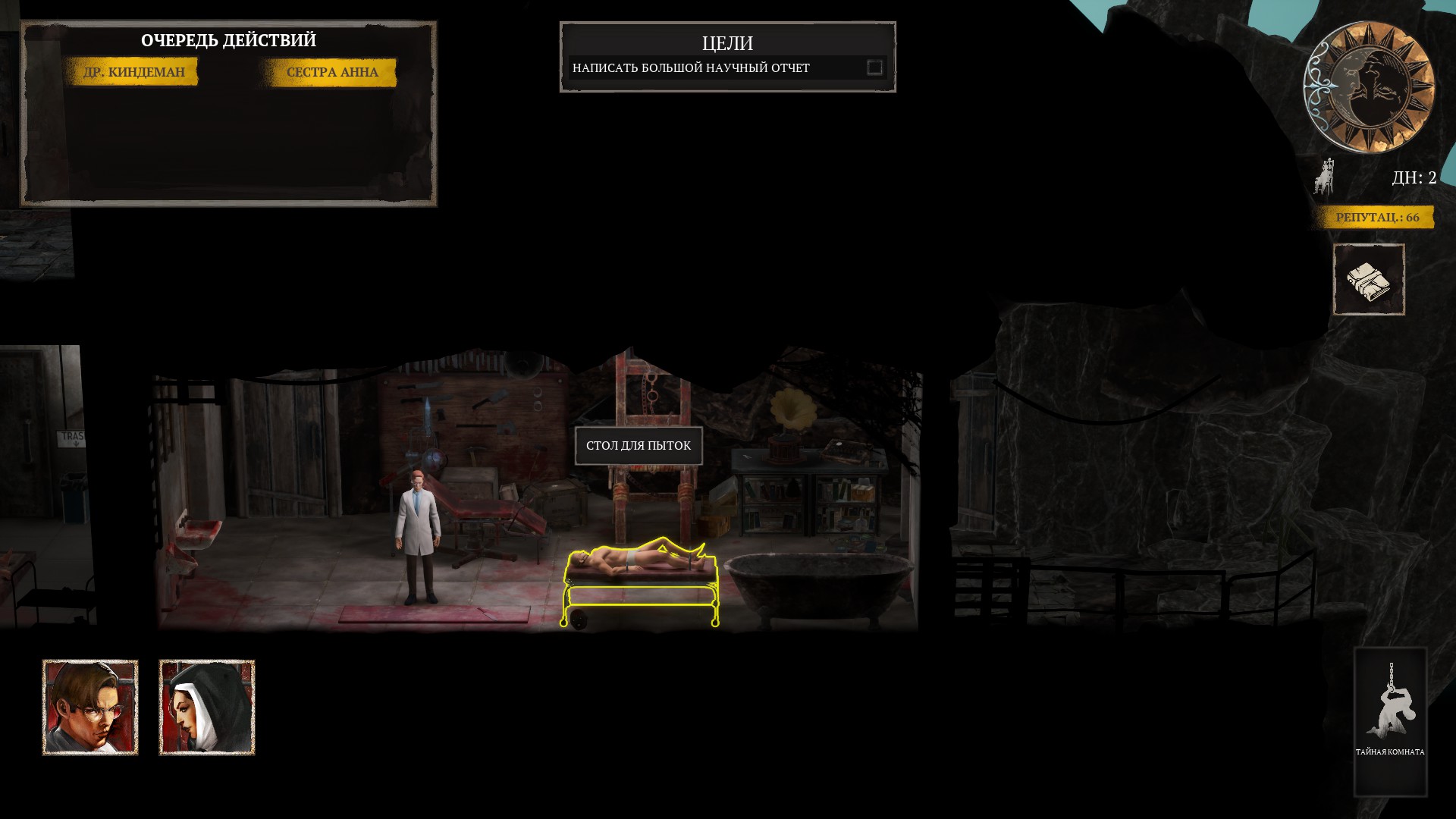Open the journal book icon
The width and height of the screenshot is (1456, 819).
point(1369,280)
